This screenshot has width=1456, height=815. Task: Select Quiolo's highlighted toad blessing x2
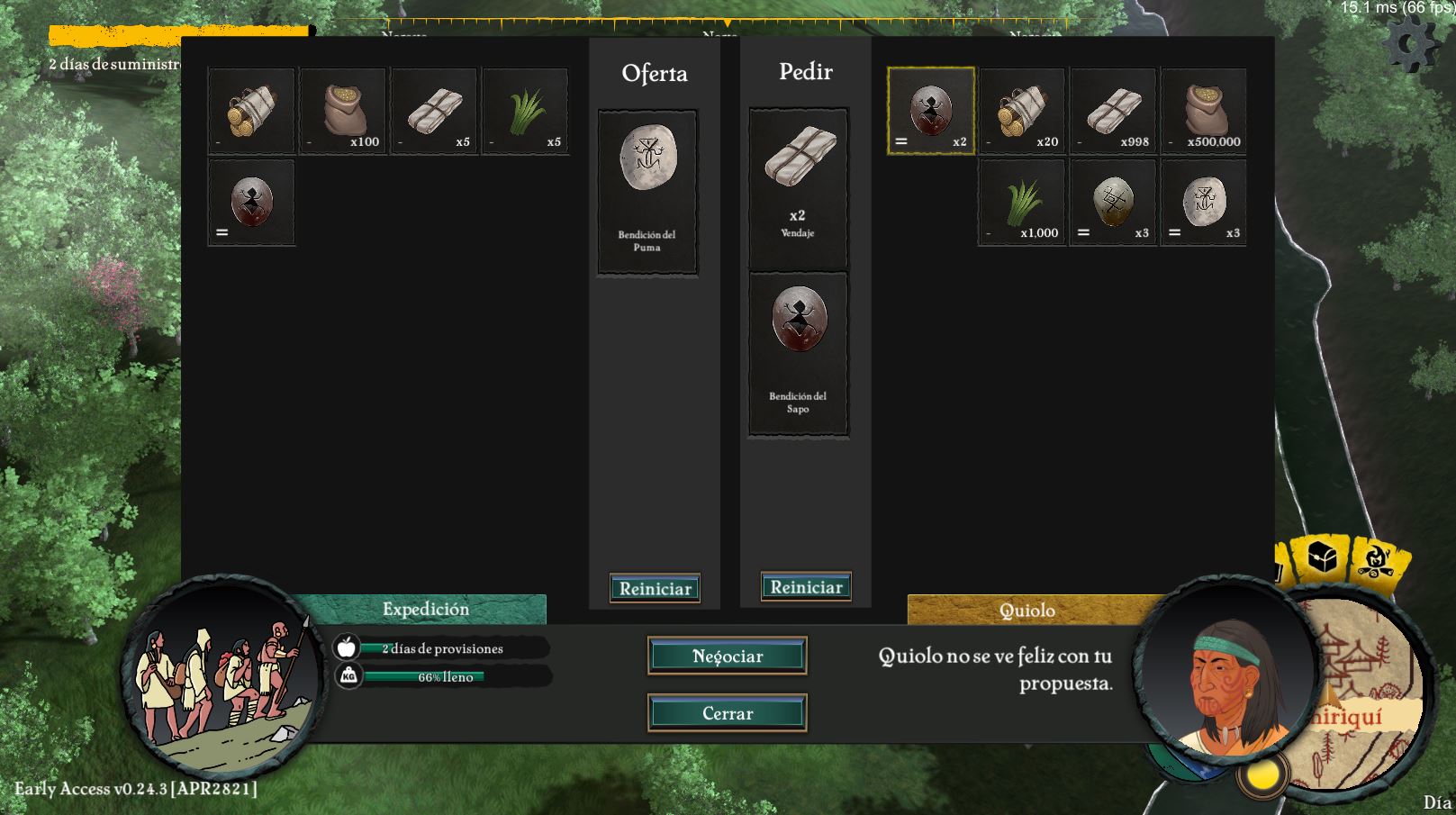tap(931, 111)
